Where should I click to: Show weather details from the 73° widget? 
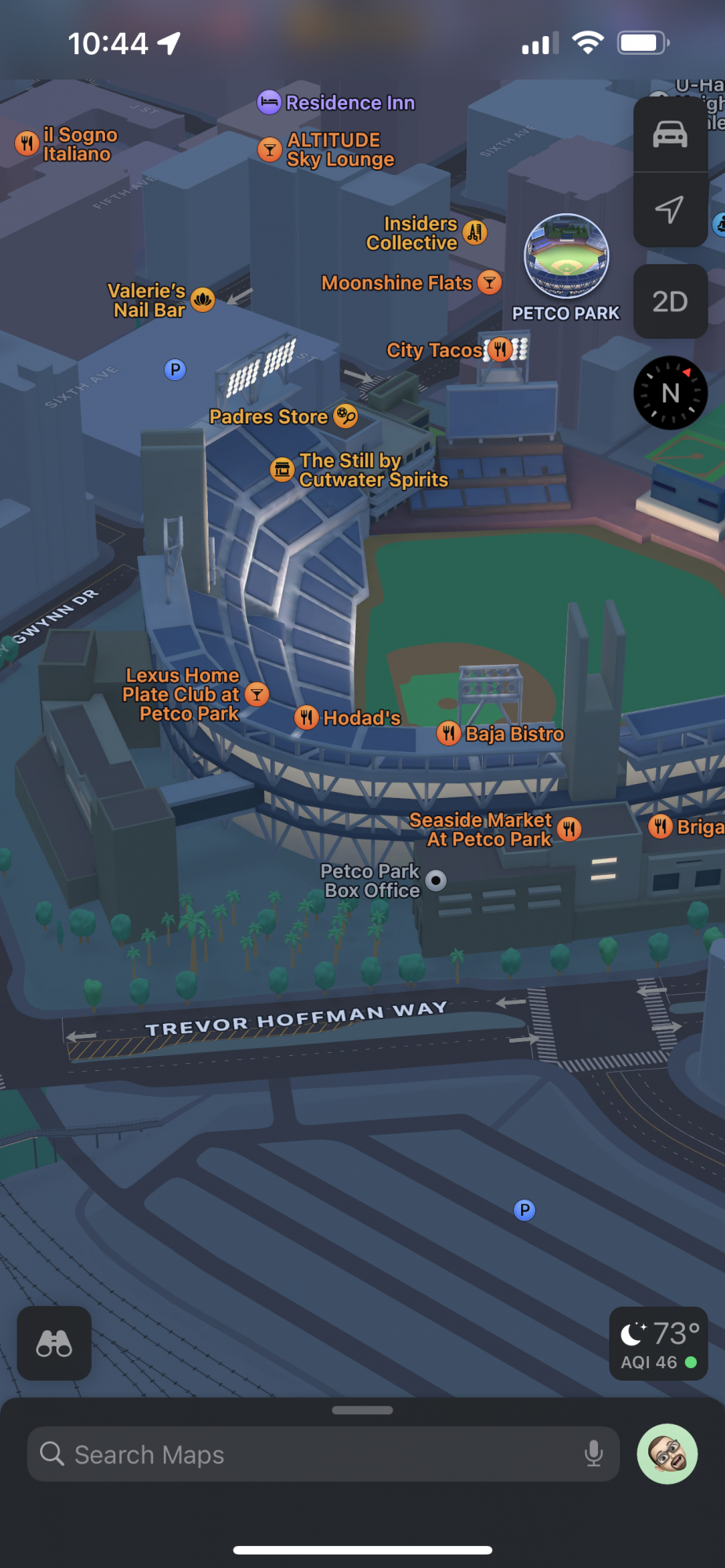click(658, 1344)
